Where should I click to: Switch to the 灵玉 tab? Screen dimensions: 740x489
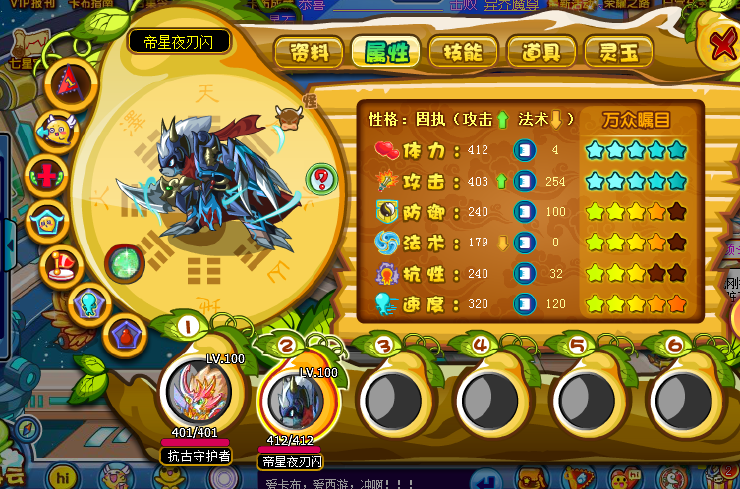(x=619, y=50)
